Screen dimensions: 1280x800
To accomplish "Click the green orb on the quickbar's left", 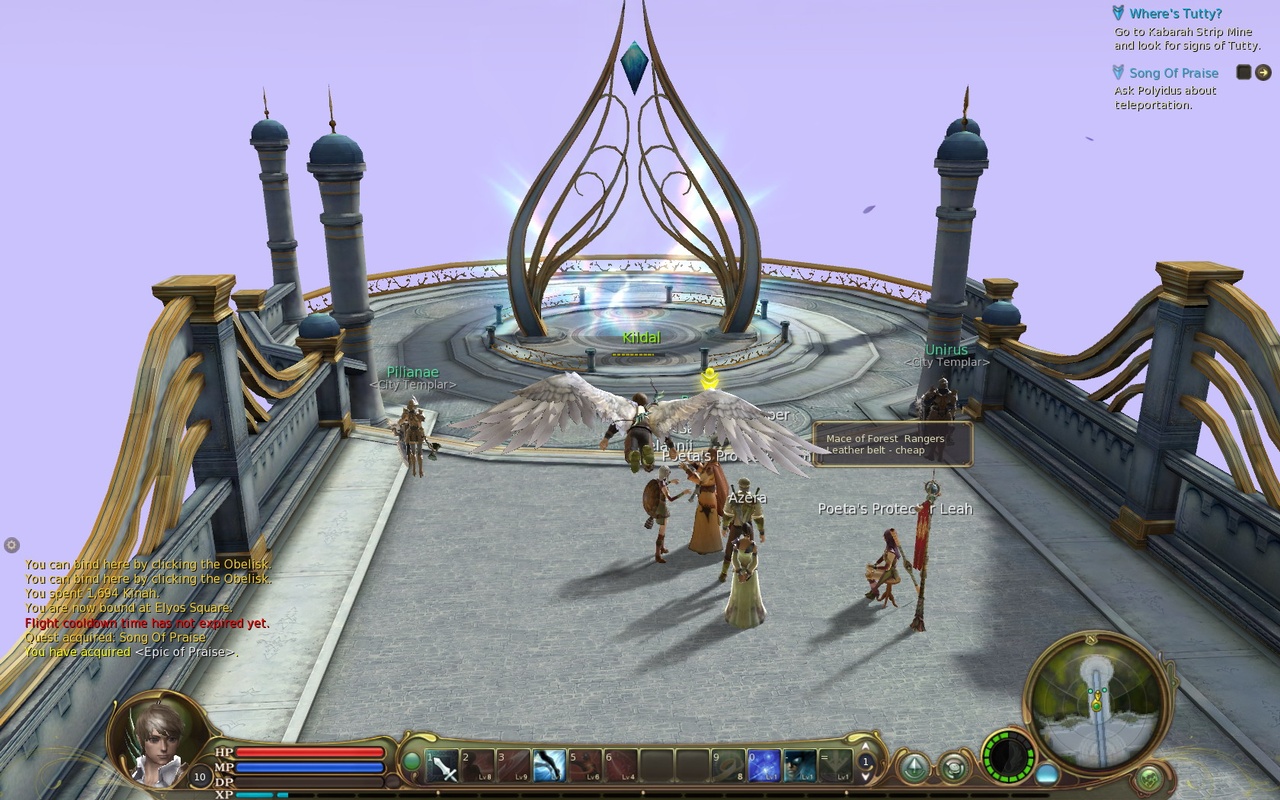I will (x=412, y=761).
